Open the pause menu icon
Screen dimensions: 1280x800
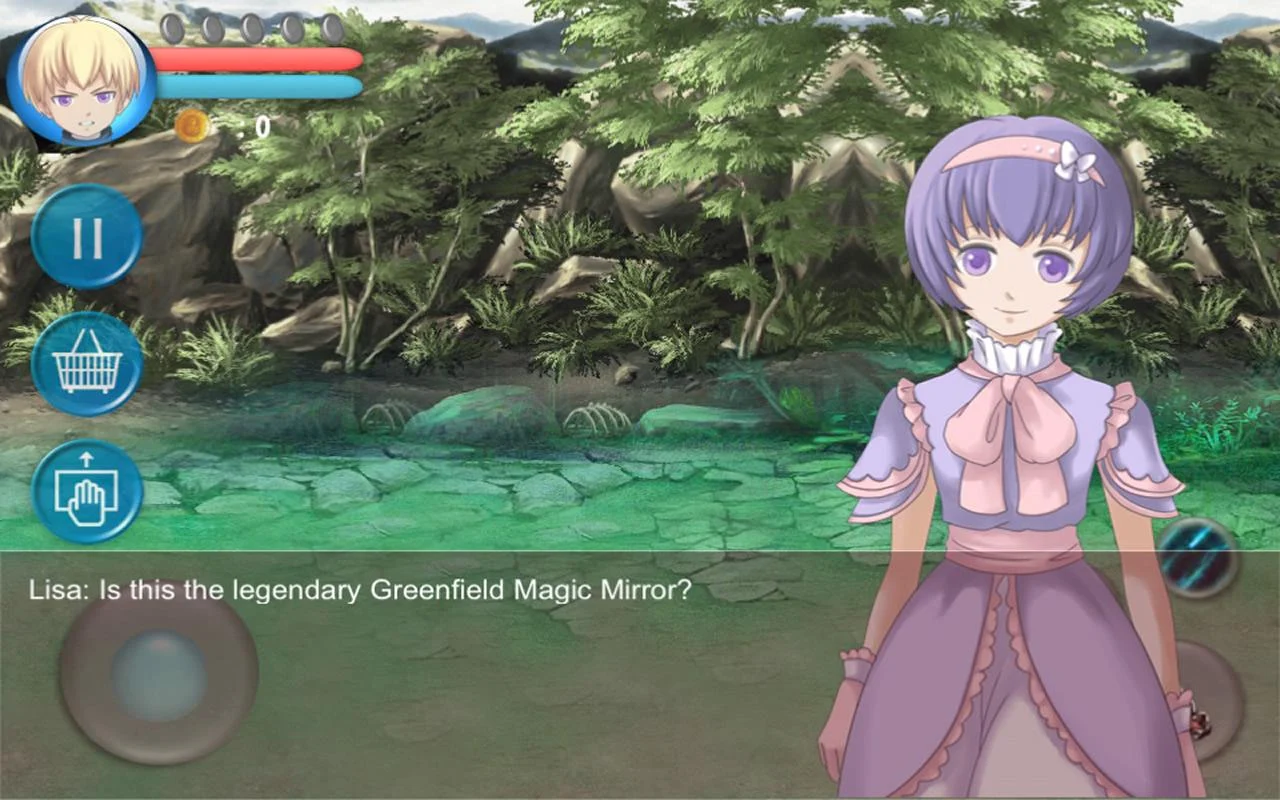pyautogui.click(x=88, y=239)
